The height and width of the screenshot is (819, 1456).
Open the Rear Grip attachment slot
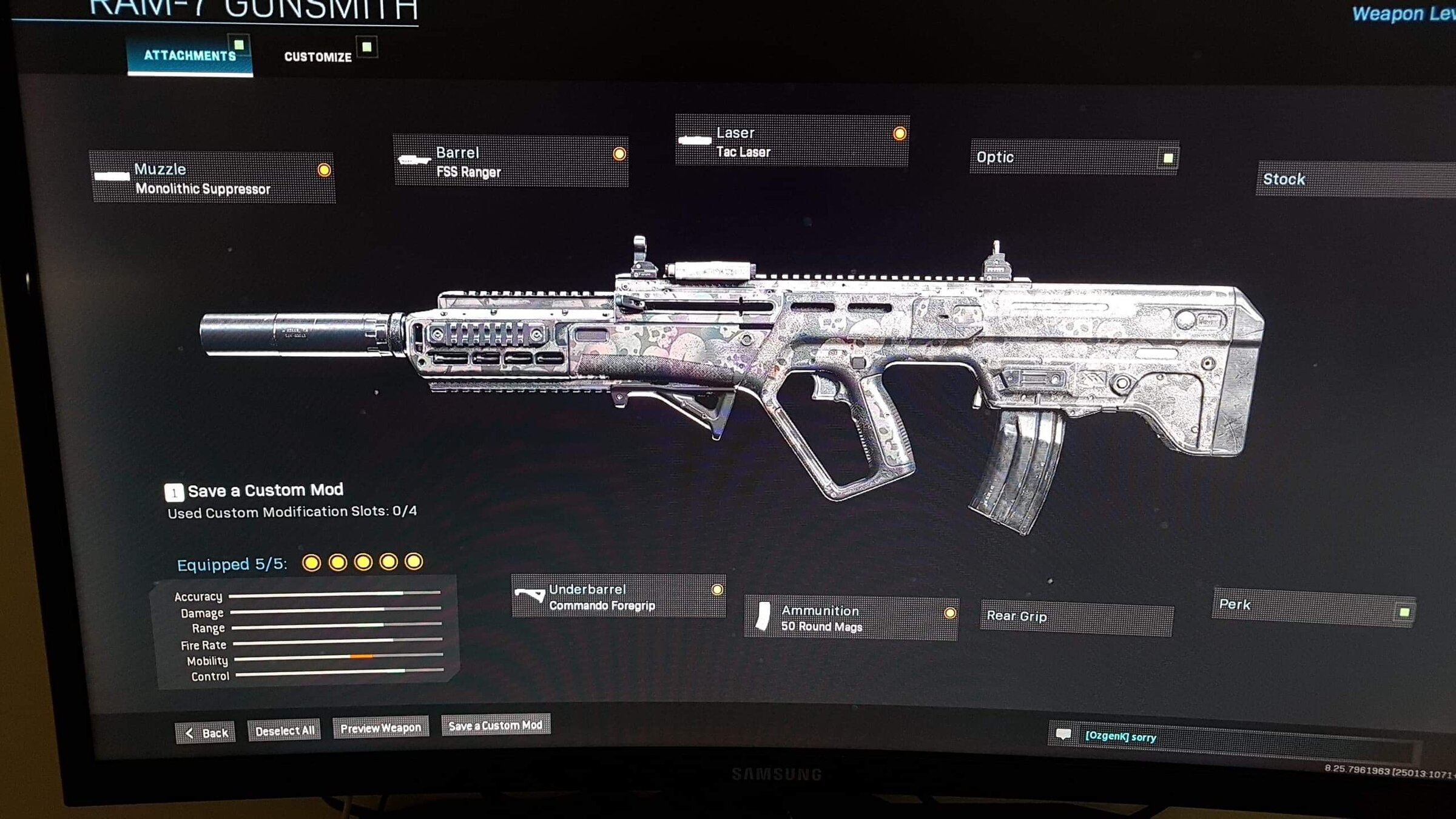1076,616
